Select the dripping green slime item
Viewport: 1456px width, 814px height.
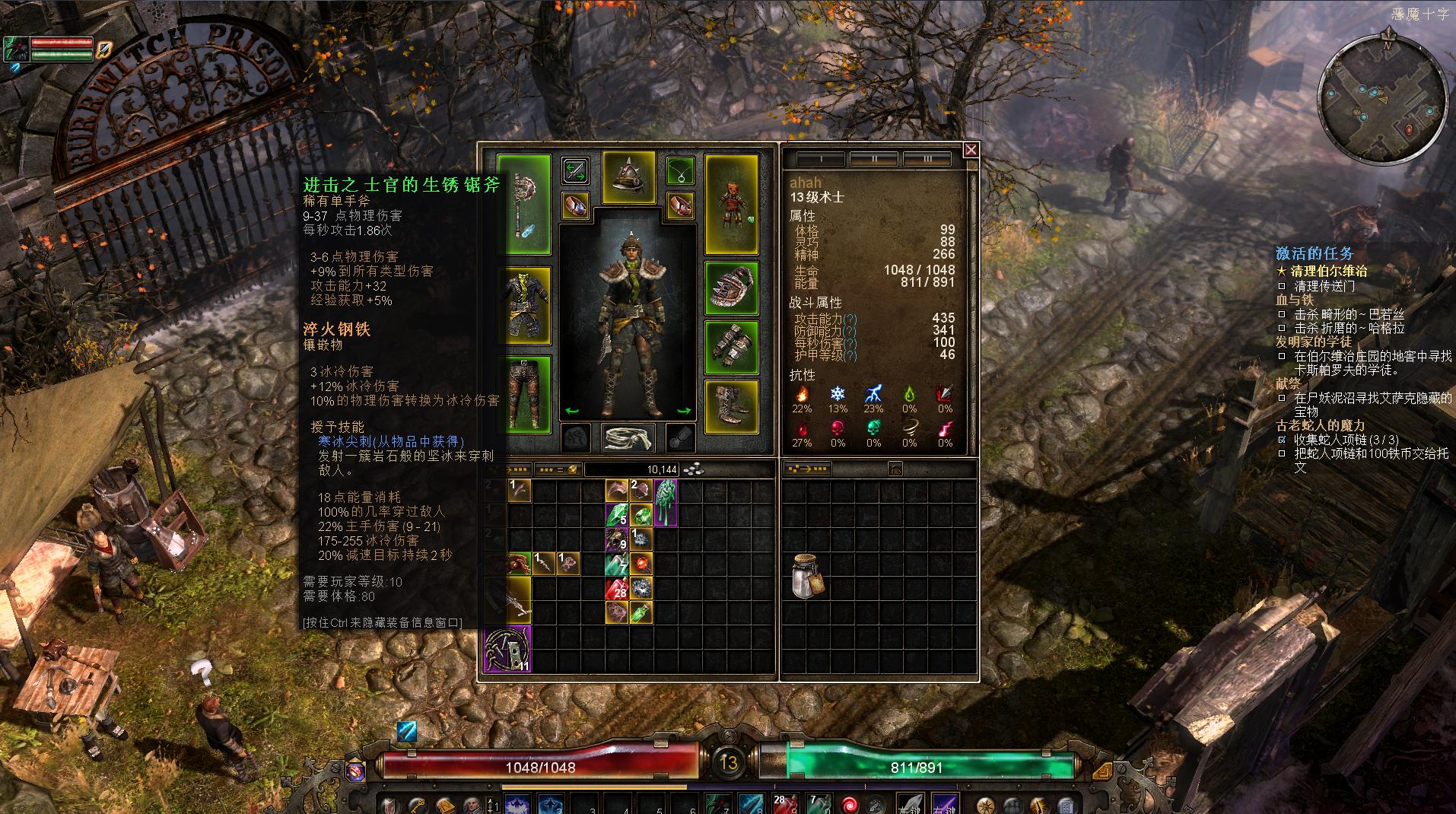click(x=666, y=501)
